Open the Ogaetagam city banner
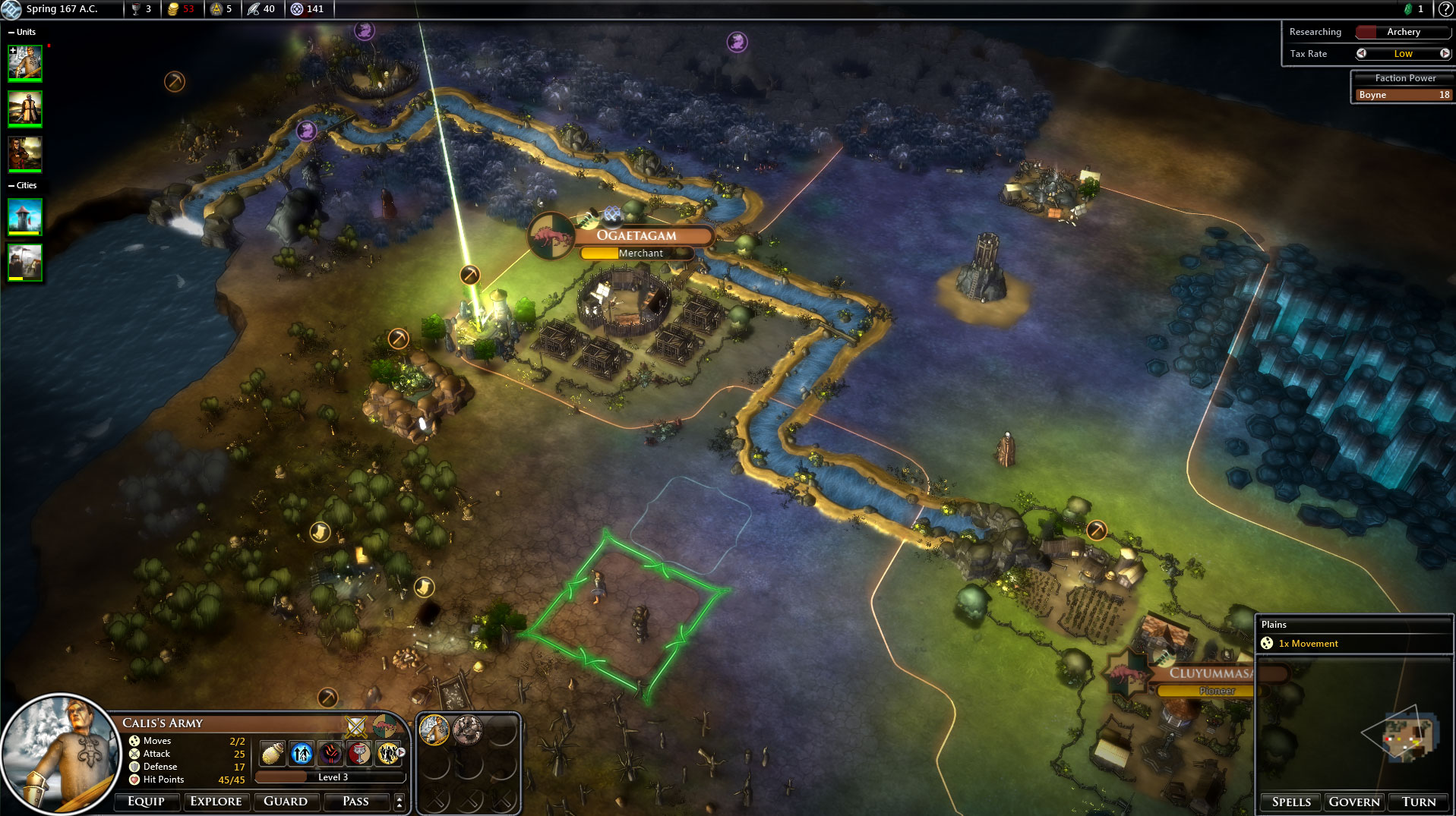 [636, 235]
